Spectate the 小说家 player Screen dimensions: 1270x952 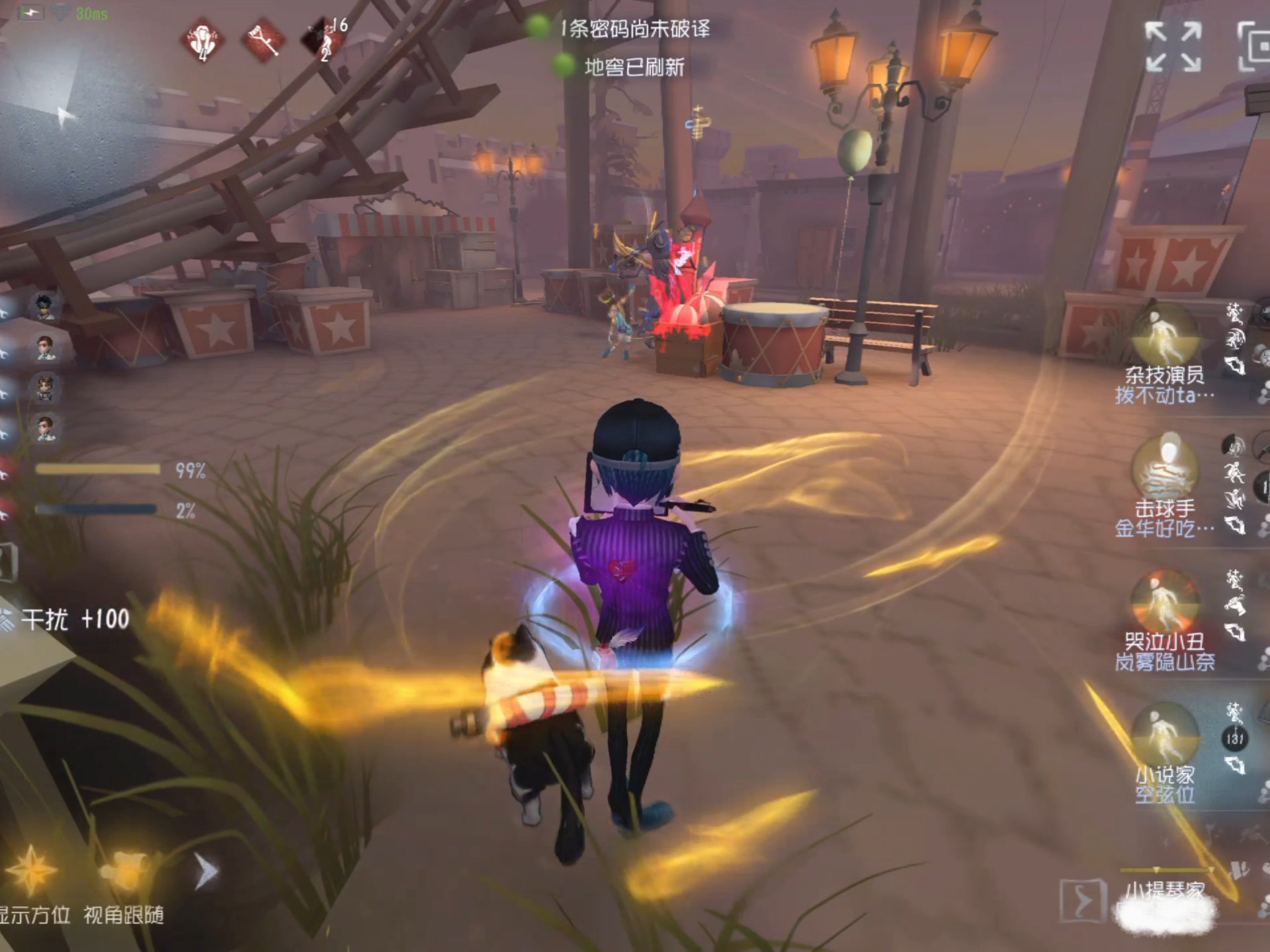(1164, 754)
